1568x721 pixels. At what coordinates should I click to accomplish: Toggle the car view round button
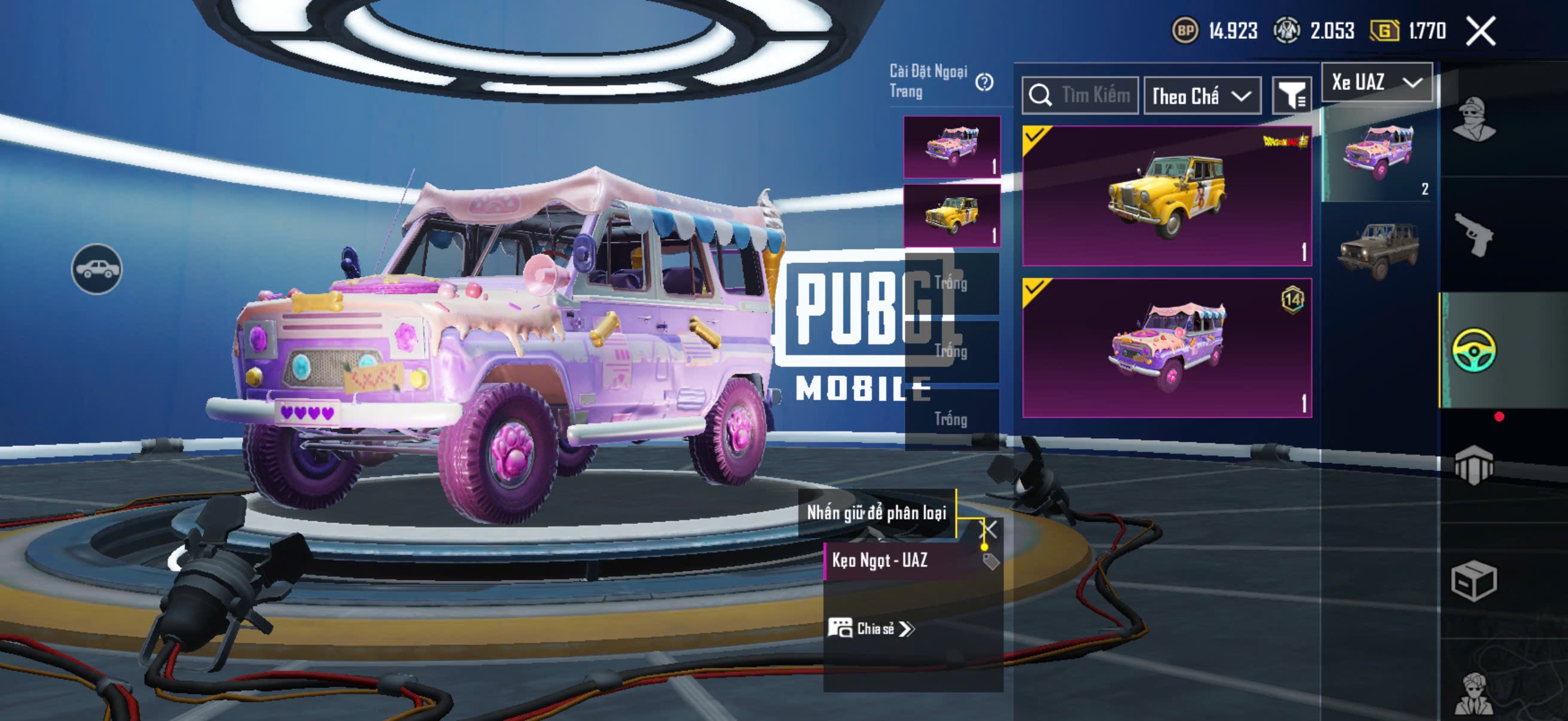[x=97, y=269]
